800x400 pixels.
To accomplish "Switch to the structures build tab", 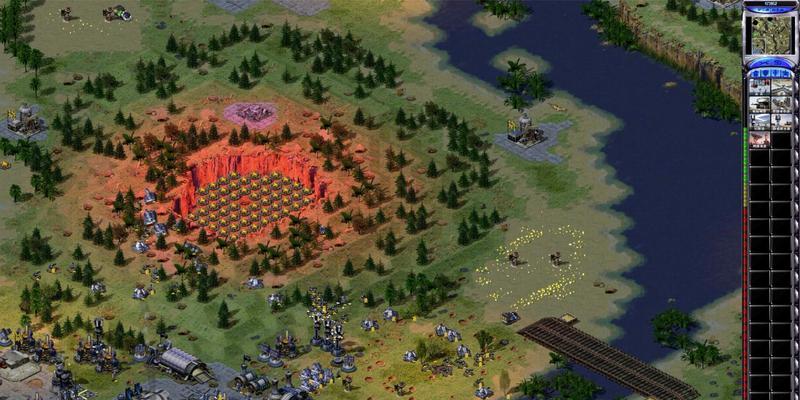I will (755, 73).
